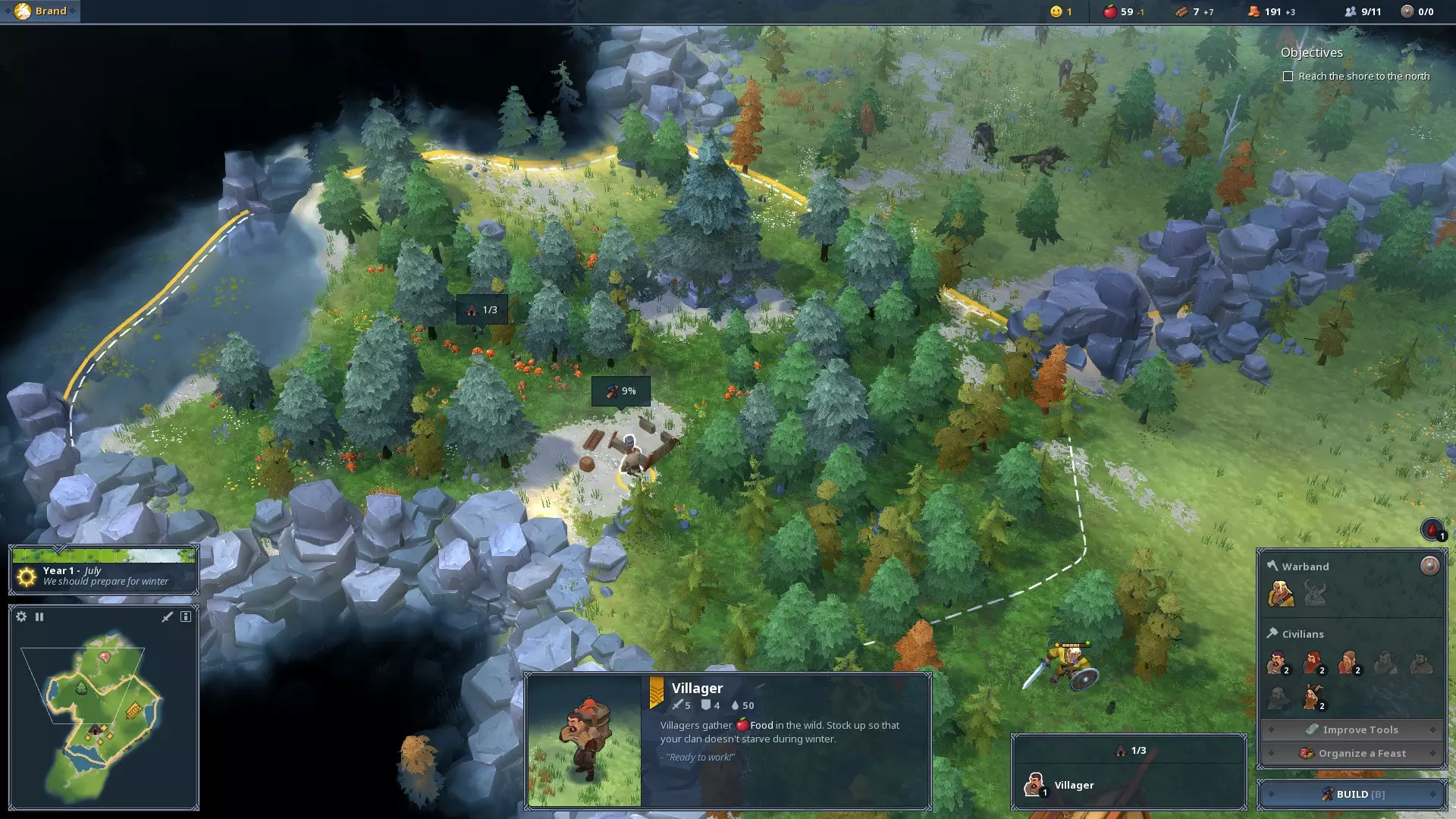Click the 'Reach the shore to the north' objective
1456x819 pixels.
1363,77
